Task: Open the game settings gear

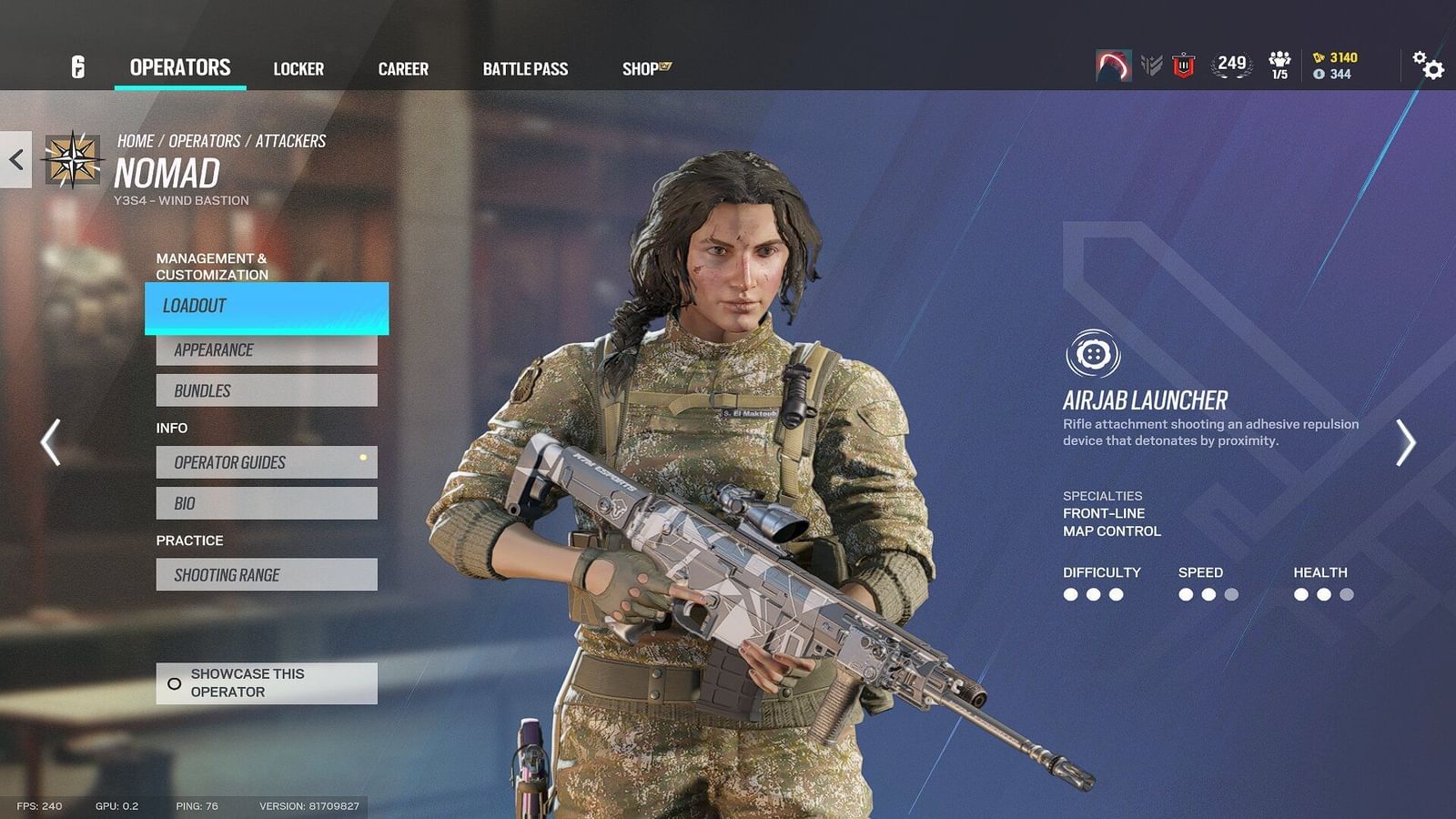Action: 1426,66
